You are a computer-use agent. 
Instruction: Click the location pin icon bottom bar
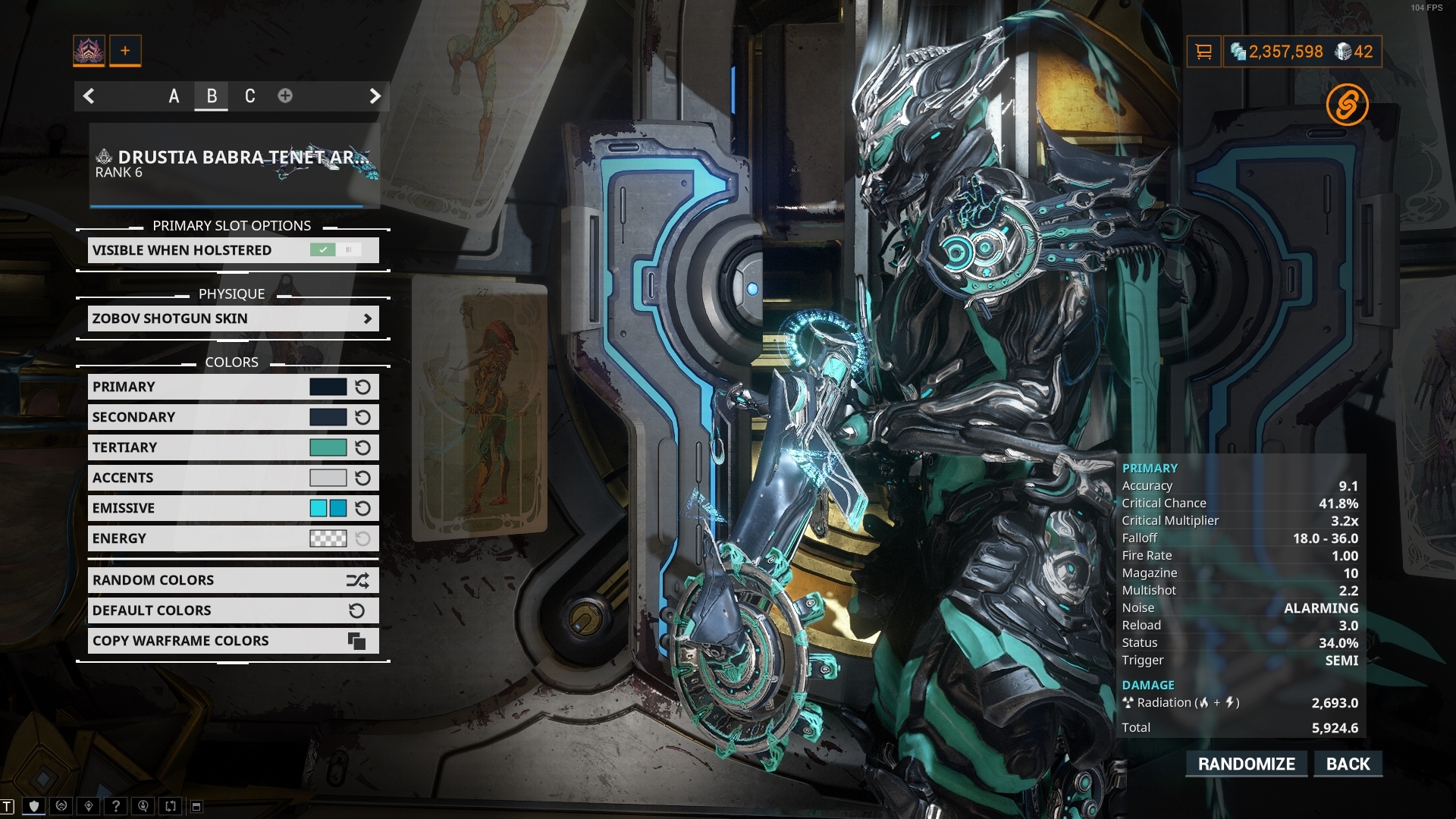(x=88, y=805)
